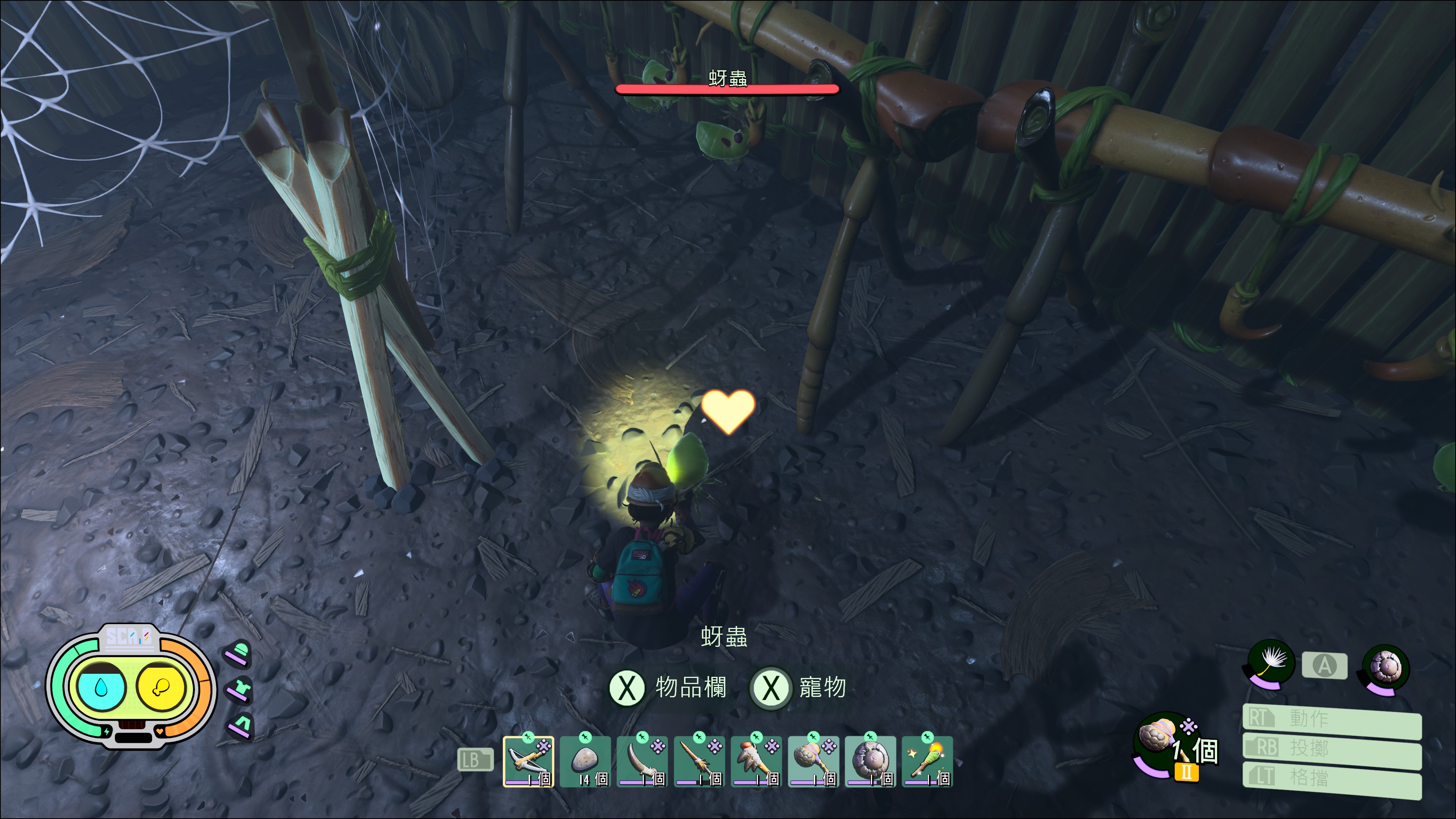This screenshot has width=1456, height=819.
Task: Choose the curved fang dagger slot
Action: click(642, 761)
